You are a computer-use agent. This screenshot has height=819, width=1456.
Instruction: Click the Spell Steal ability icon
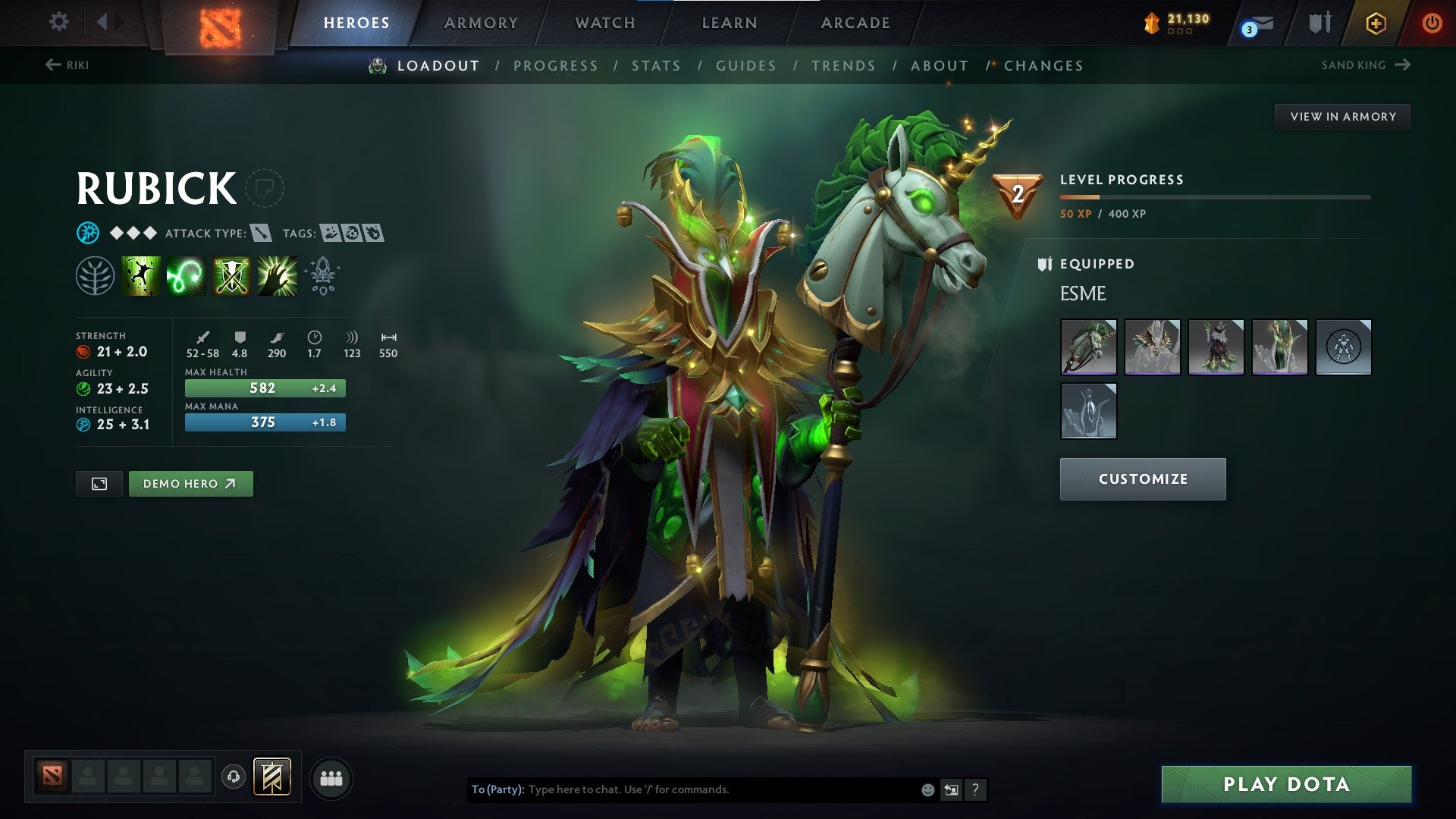tap(276, 275)
